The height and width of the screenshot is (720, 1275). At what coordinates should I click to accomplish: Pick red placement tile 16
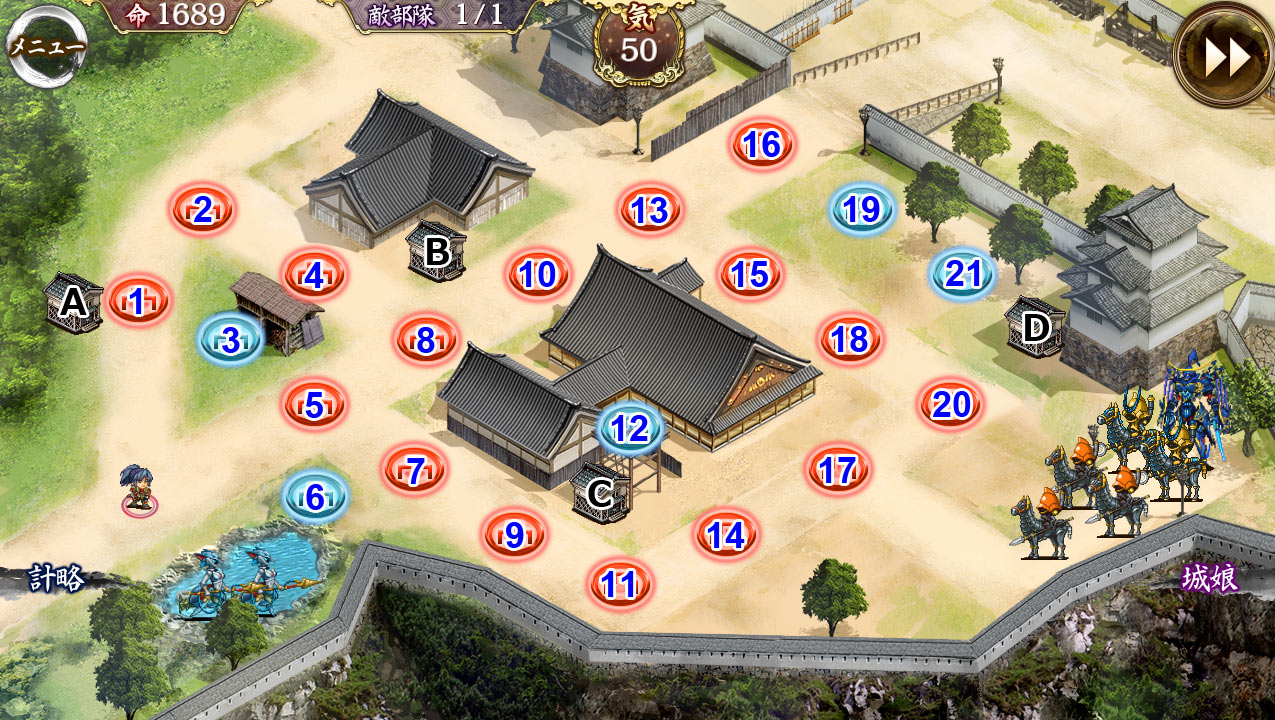762,145
